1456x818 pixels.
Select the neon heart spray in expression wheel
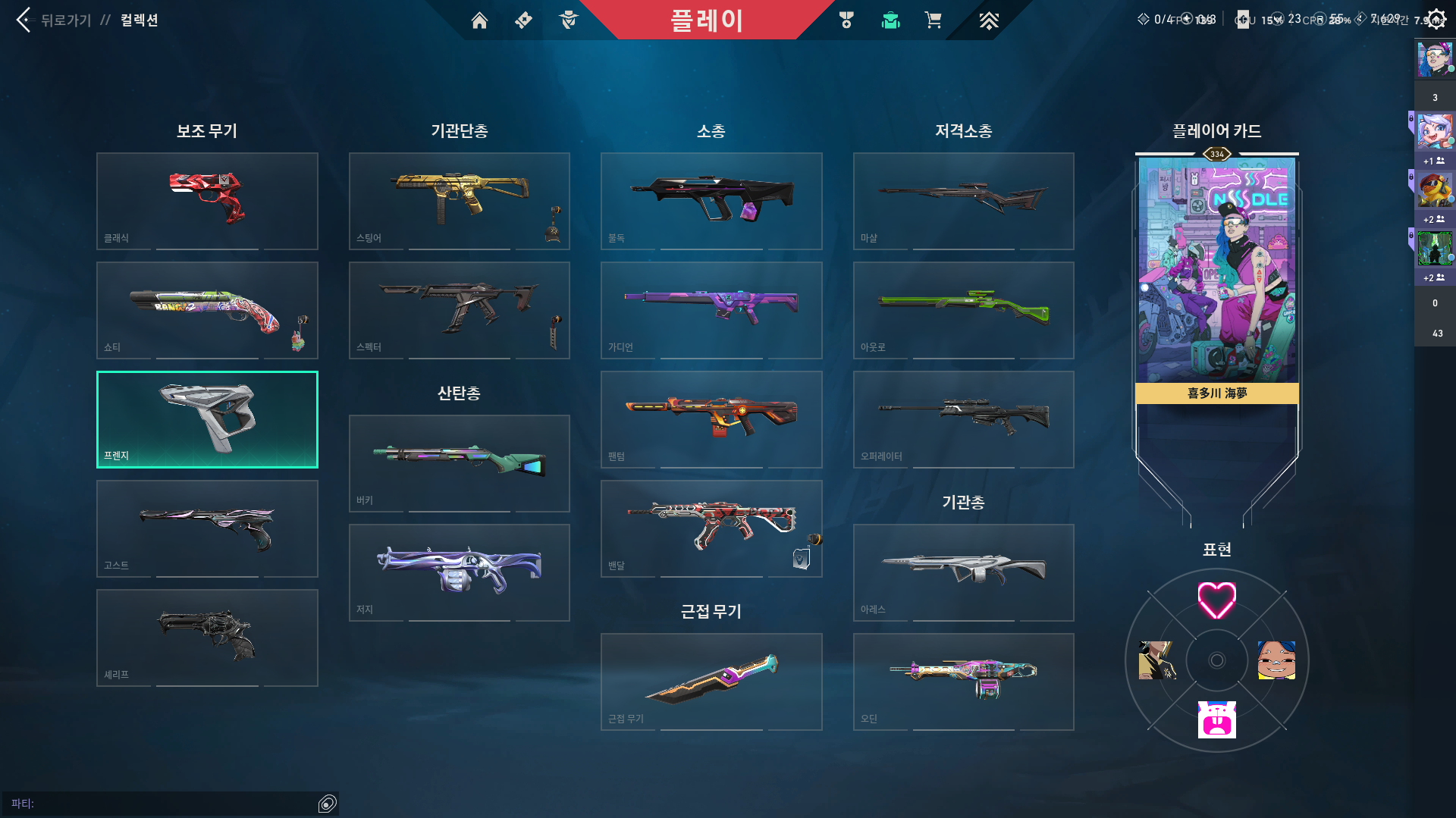[x=1216, y=600]
